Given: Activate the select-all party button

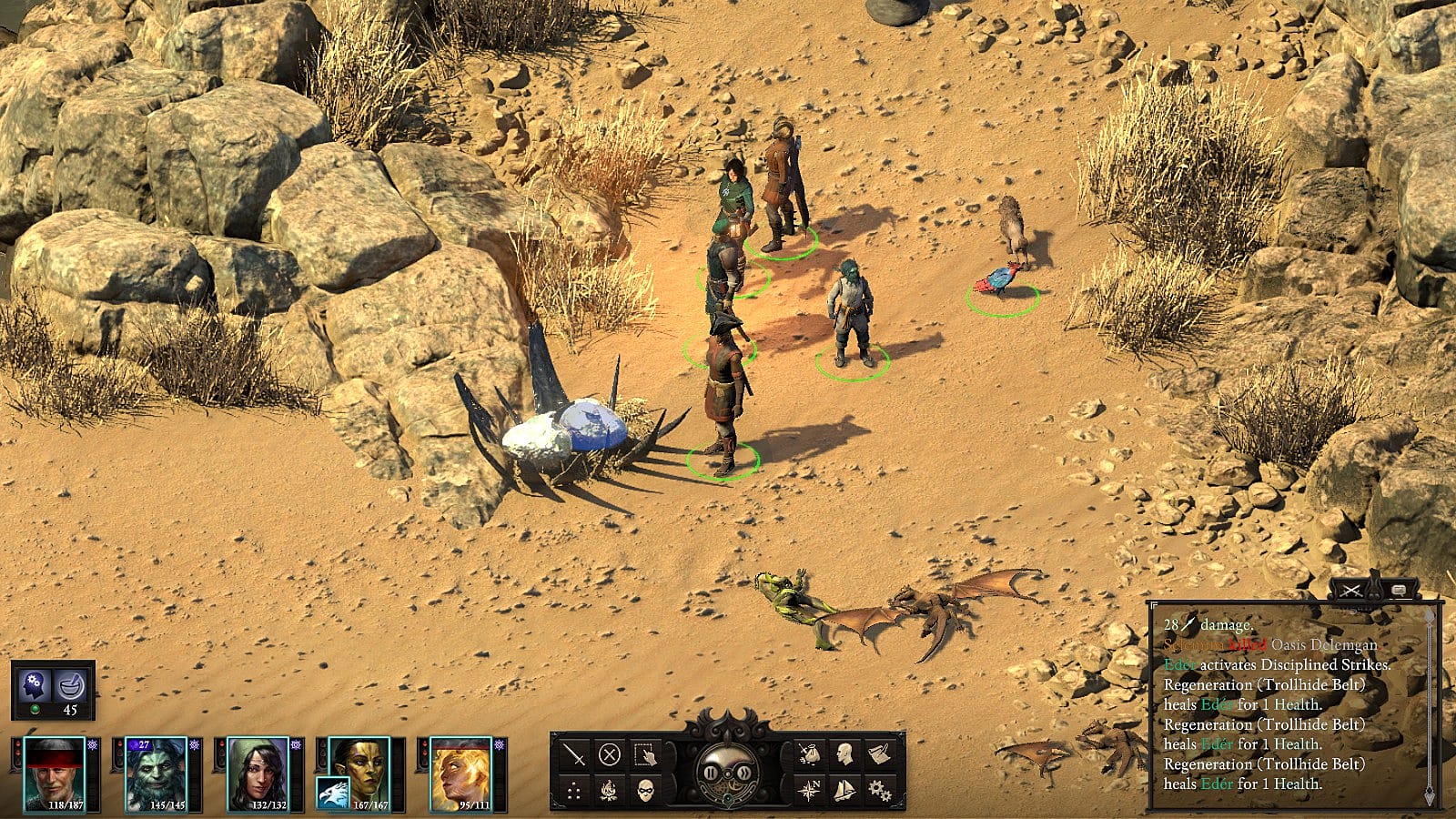Looking at the screenshot, I should click(x=645, y=754).
